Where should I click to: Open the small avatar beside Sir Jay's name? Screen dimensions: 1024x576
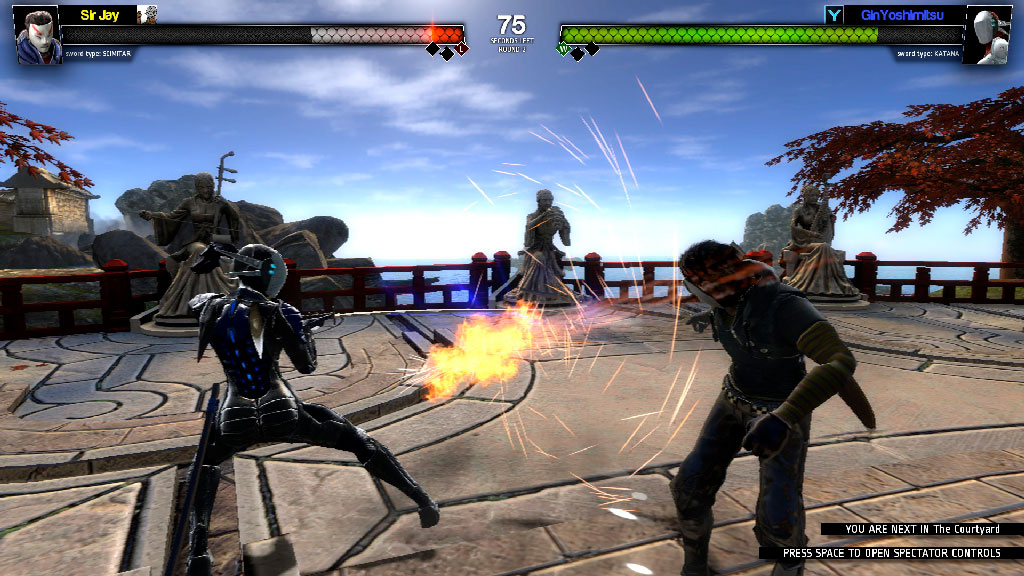[147, 14]
